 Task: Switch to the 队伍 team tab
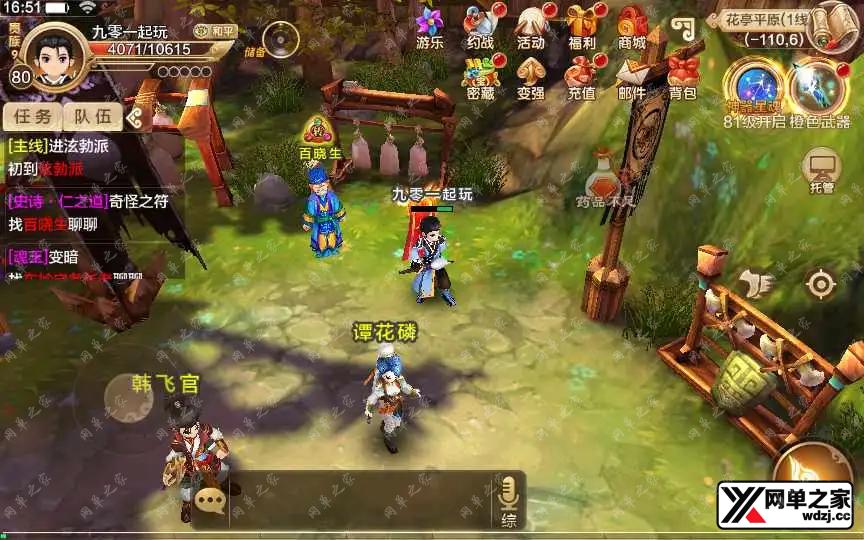click(x=91, y=116)
